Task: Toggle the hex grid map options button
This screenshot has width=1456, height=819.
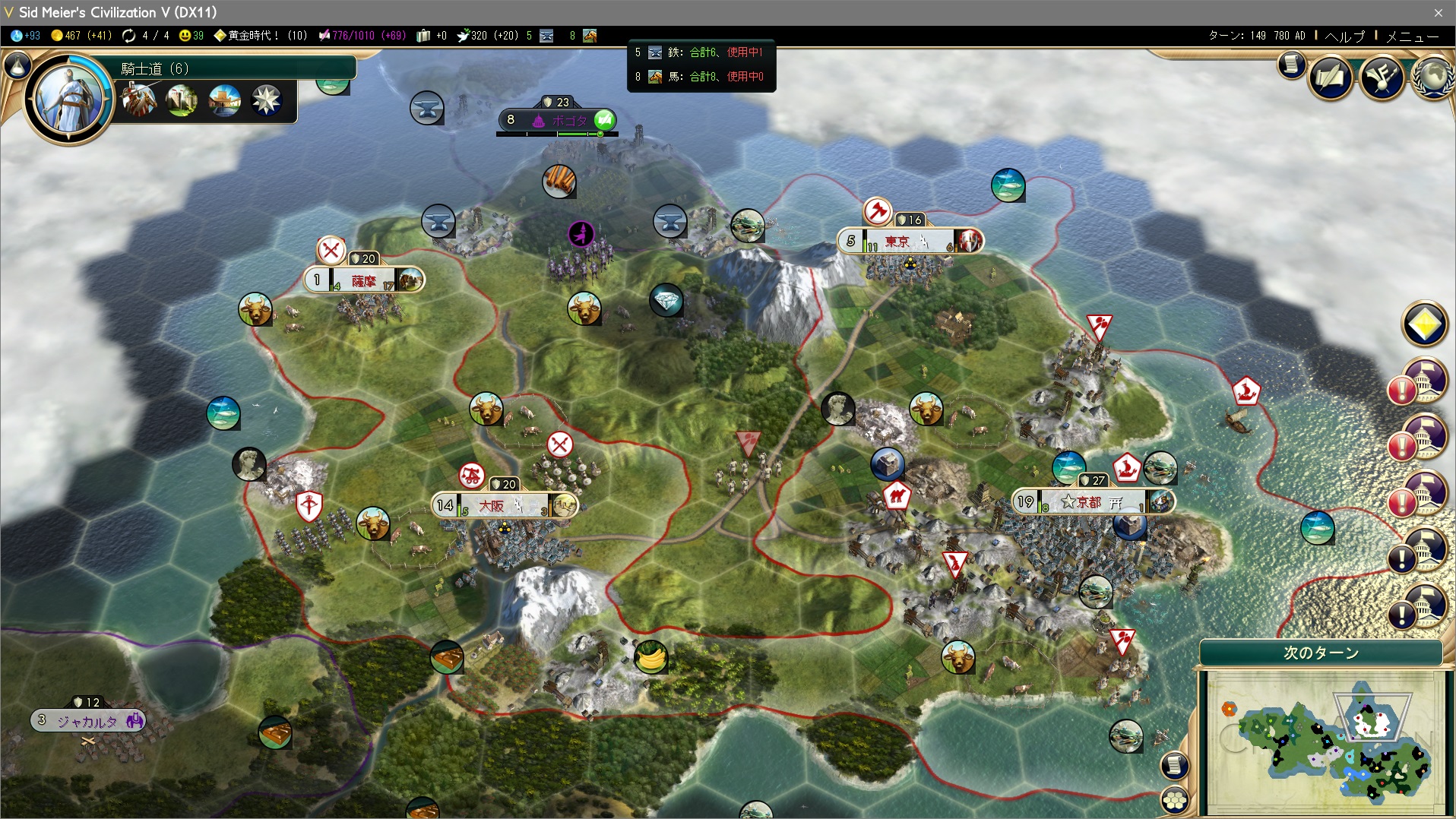Action: tap(1175, 799)
